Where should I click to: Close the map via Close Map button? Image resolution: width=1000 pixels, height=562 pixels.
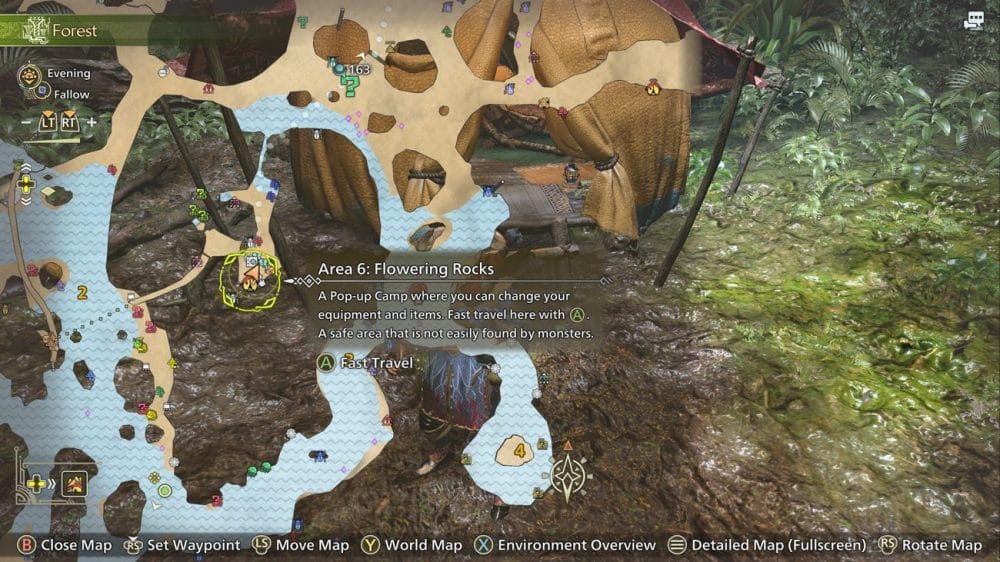[x=64, y=545]
